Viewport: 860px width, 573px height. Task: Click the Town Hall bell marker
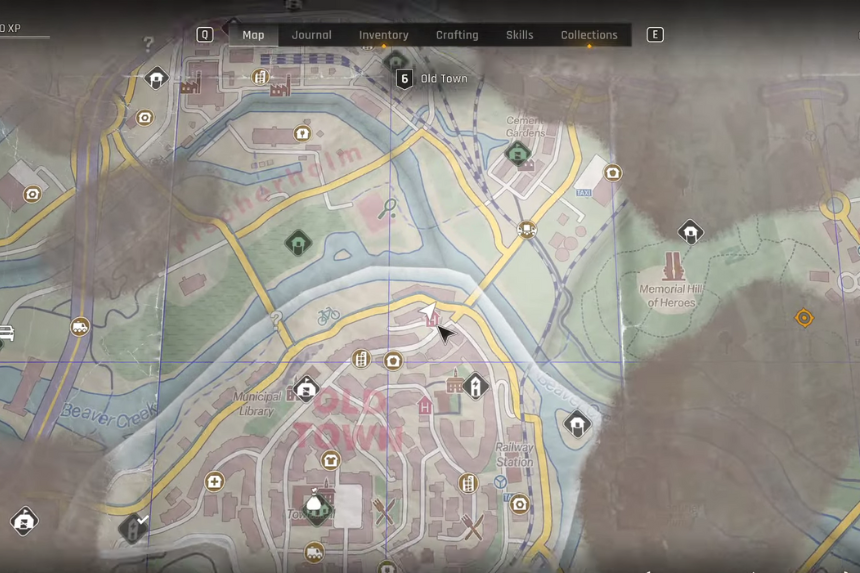[x=318, y=507]
